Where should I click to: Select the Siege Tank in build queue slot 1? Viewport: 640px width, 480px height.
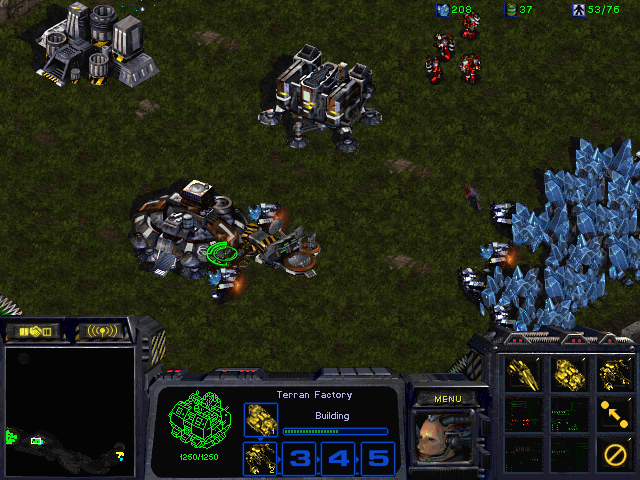coord(261,420)
